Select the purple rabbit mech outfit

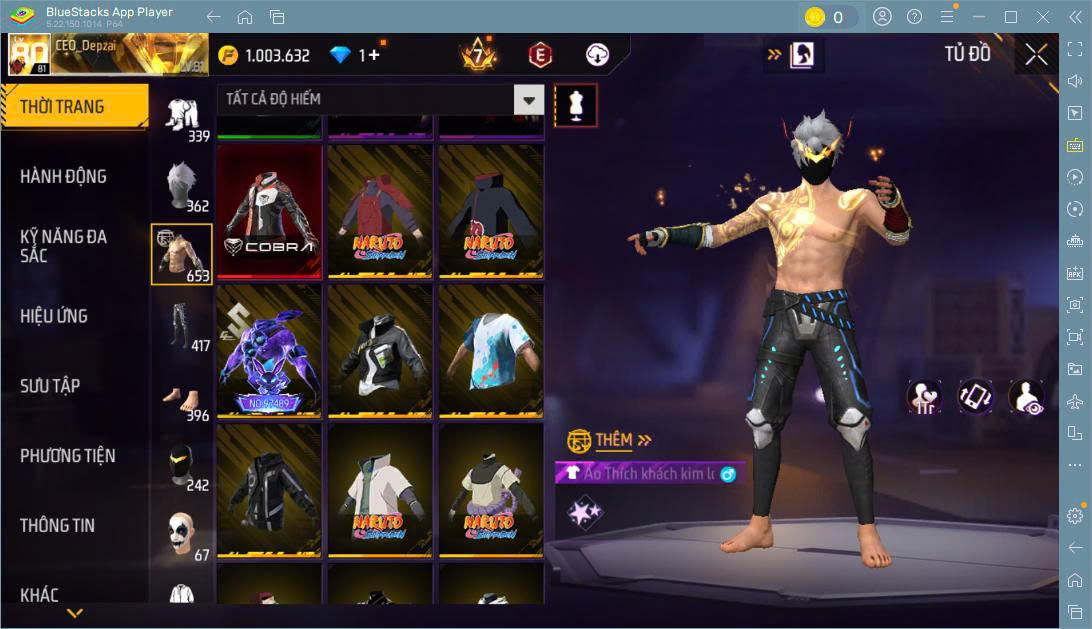[269, 351]
